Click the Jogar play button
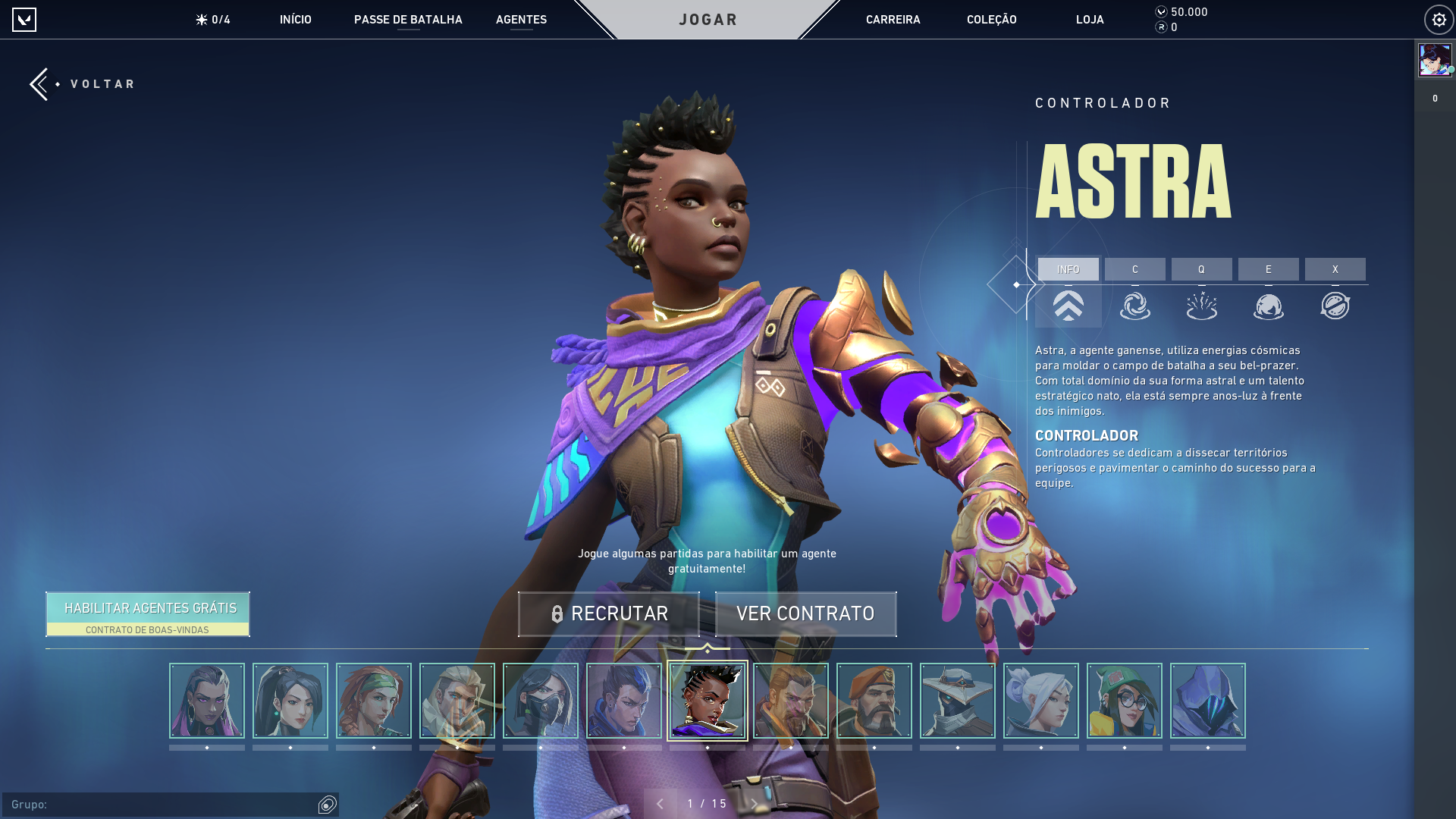This screenshot has height=819, width=1456. pyautogui.click(x=708, y=20)
